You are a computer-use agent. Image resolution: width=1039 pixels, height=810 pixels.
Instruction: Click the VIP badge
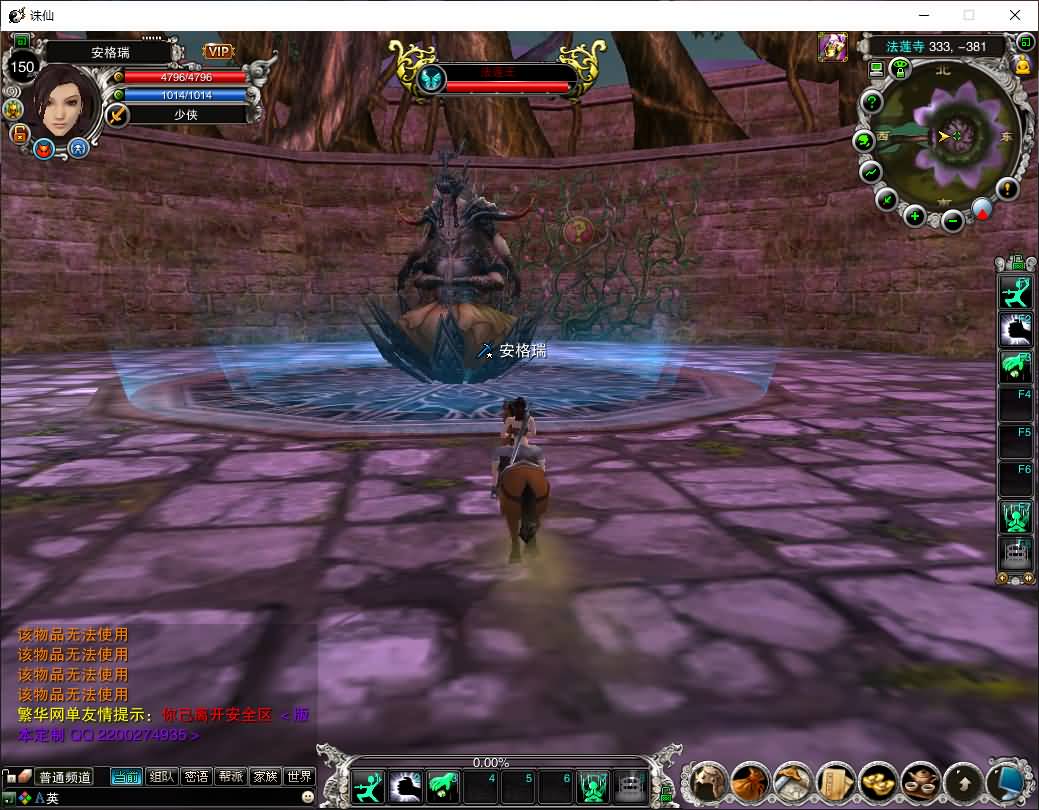pos(218,51)
